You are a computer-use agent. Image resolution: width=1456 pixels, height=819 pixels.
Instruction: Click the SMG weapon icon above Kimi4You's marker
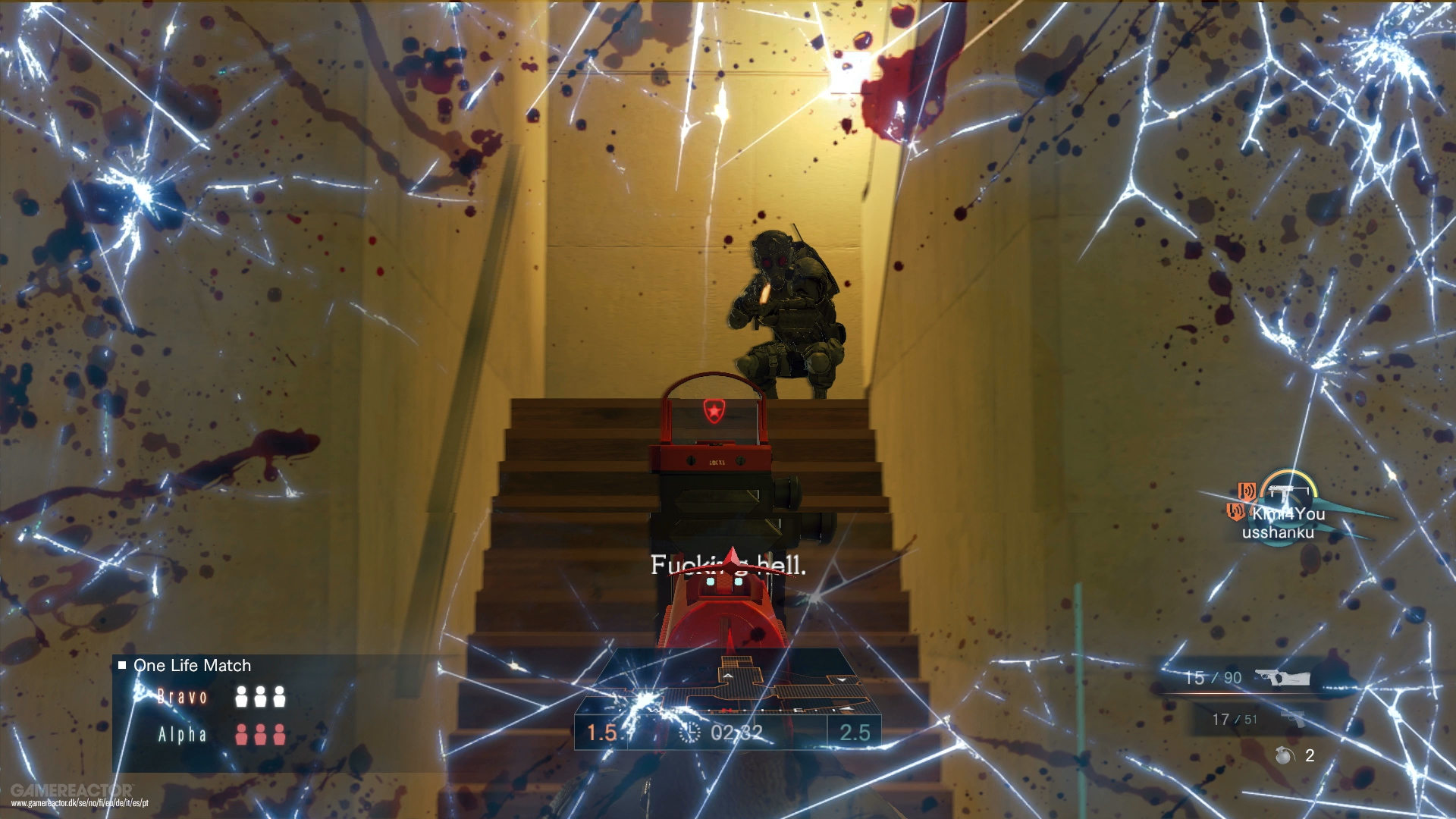(1288, 491)
